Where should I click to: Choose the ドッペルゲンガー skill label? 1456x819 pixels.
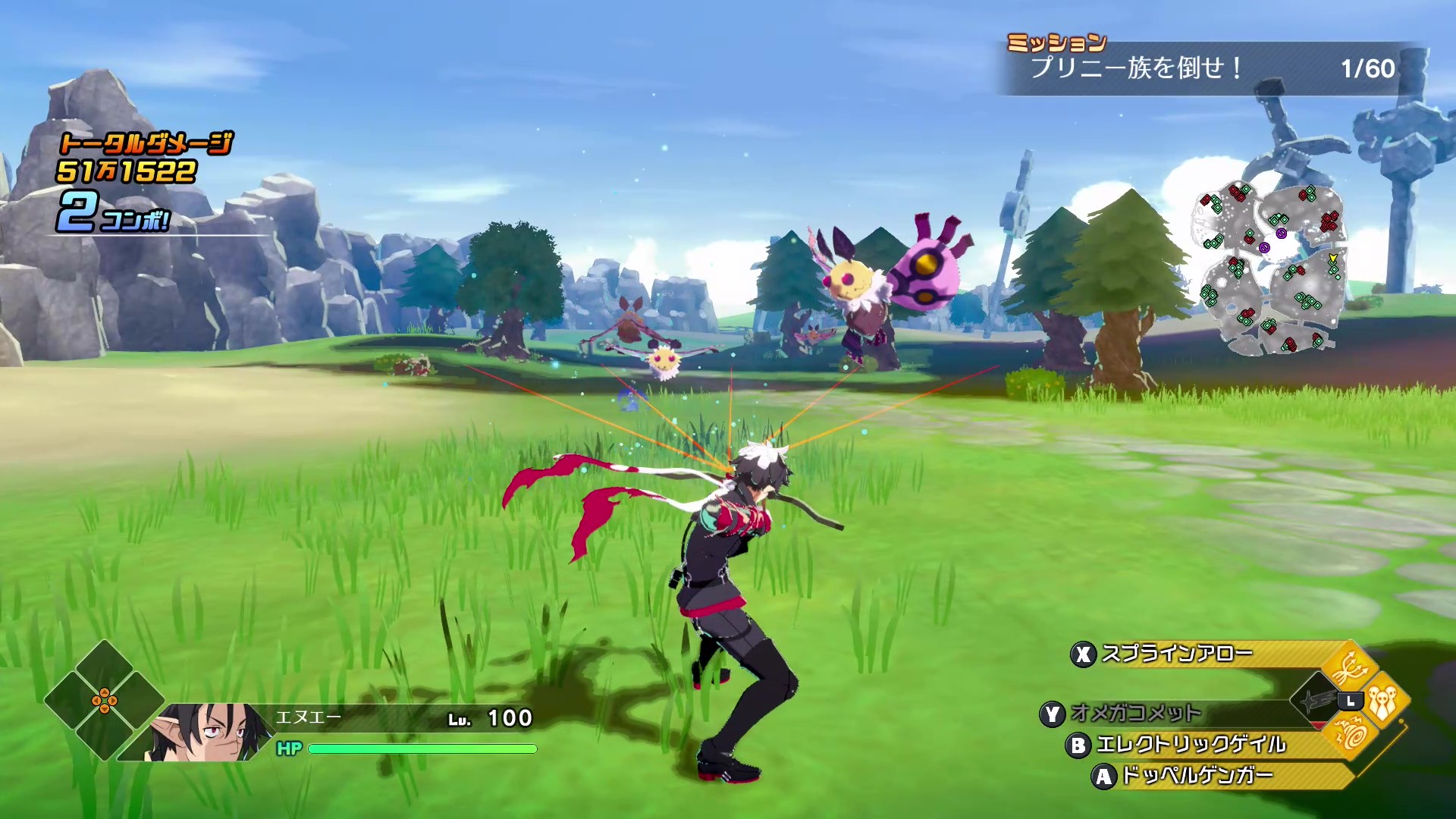click(x=1197, y=776)
